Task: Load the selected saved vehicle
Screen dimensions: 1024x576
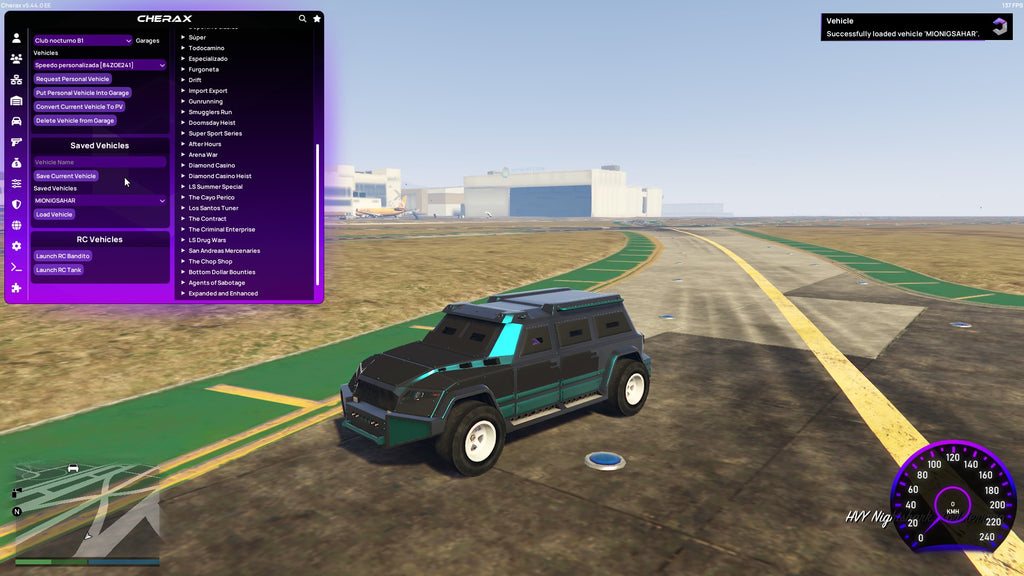Action: 54,214
